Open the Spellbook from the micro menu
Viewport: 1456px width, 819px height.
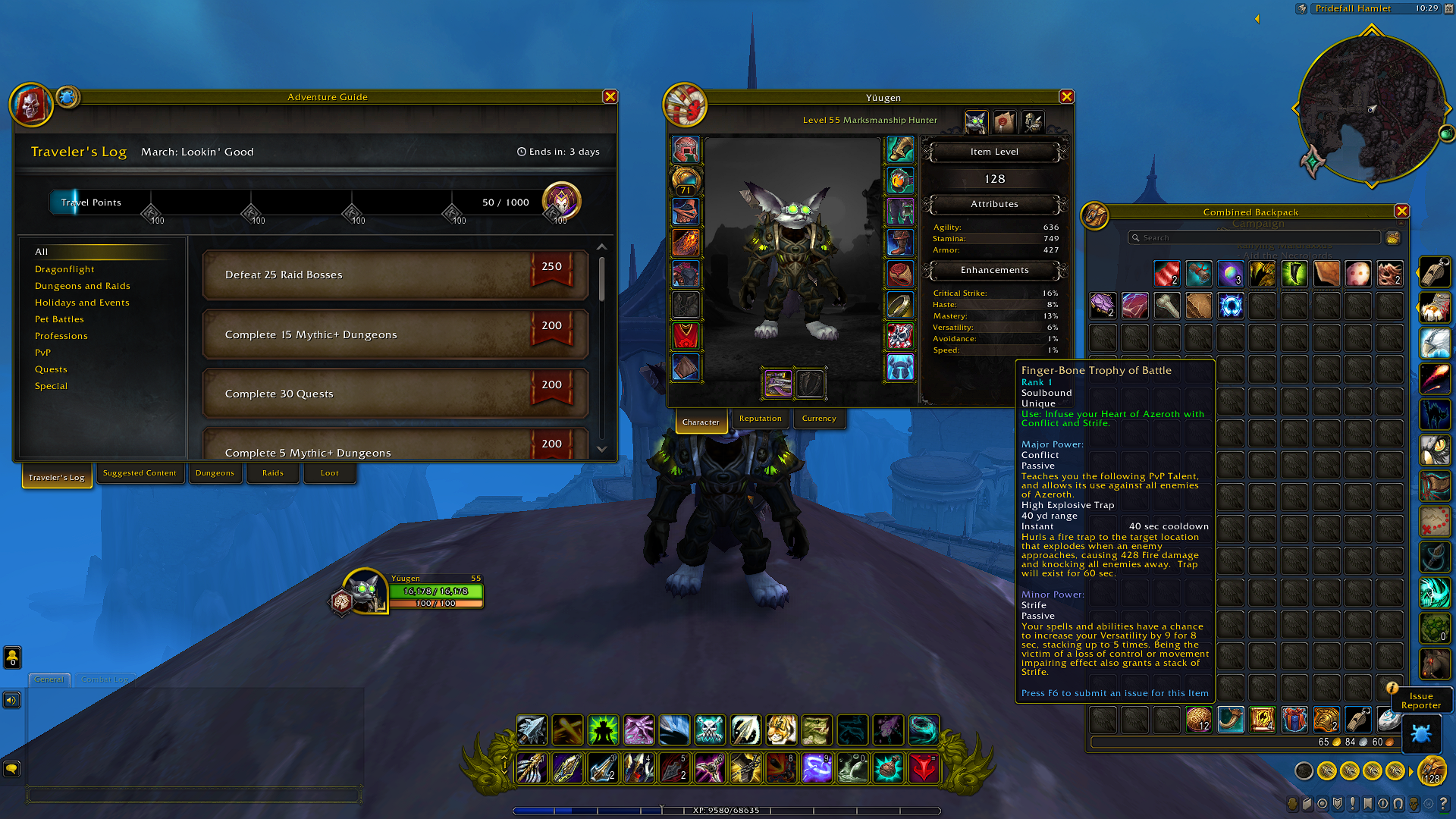1307,802
